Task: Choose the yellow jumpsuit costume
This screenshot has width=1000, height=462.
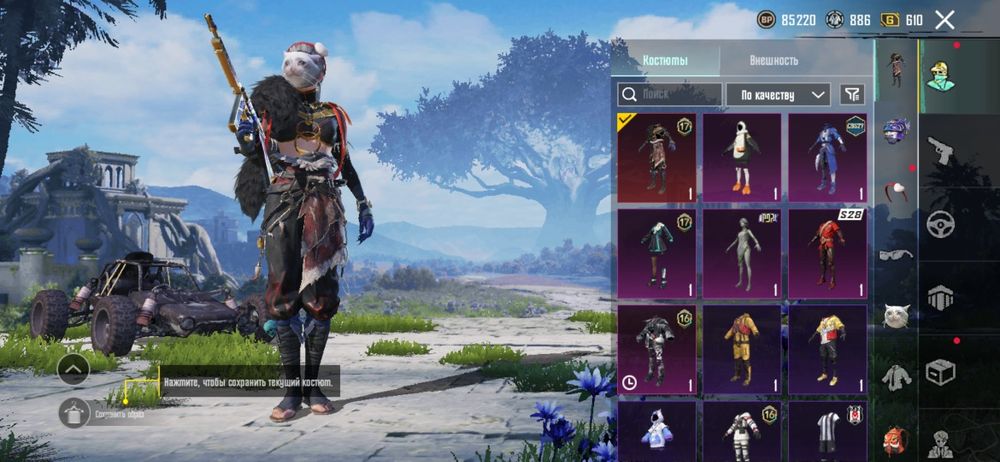Action: tap(741, 349)
